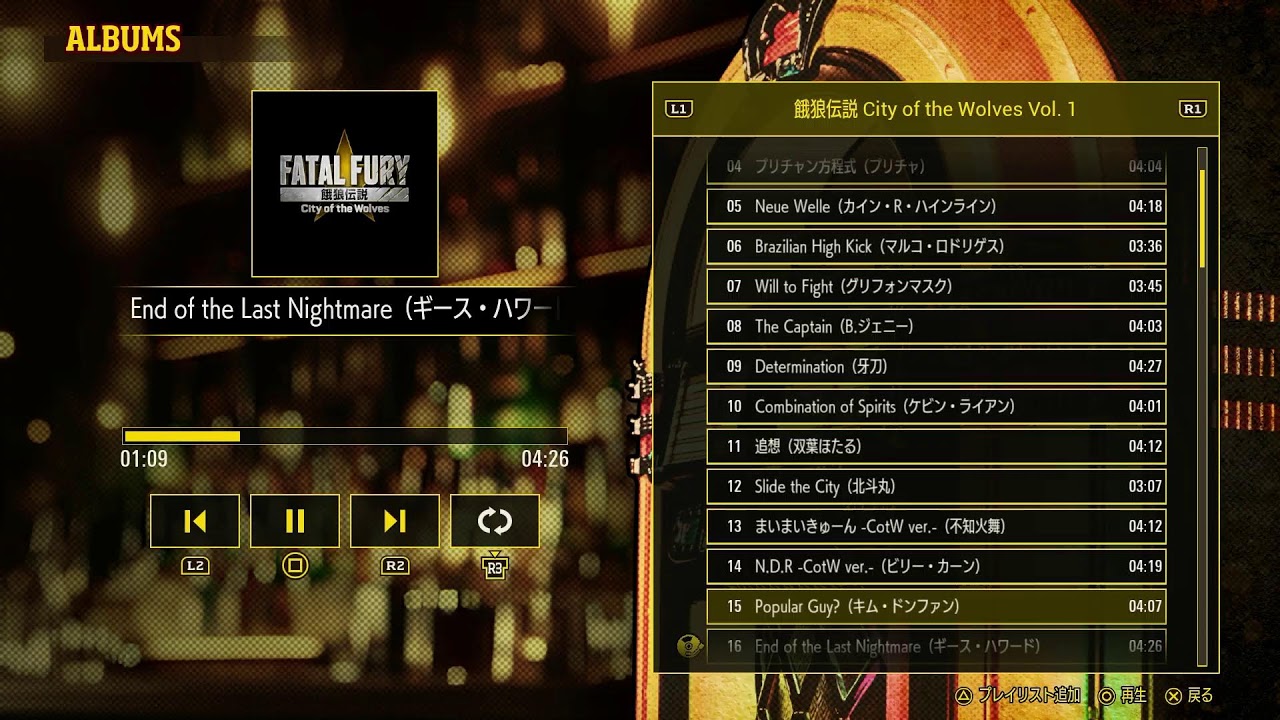Viewport: 1280px width, 720px height.
Task: Select the next track skip icon
Action: pos(395,520)
